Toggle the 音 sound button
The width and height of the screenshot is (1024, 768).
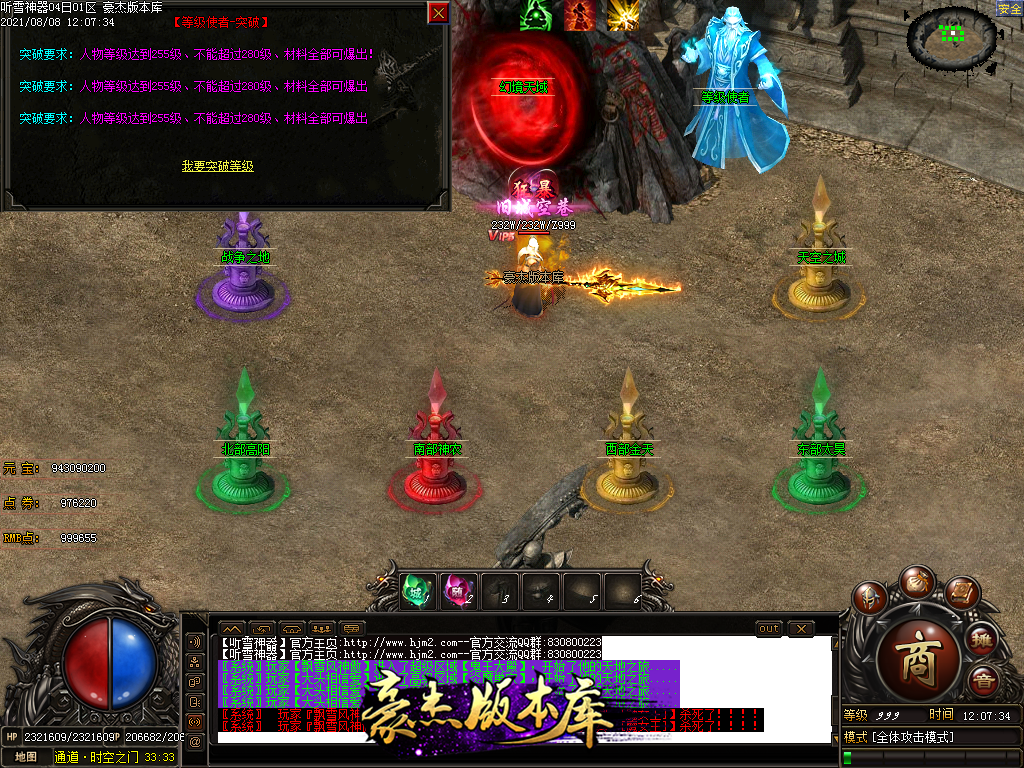coord(983,681)
